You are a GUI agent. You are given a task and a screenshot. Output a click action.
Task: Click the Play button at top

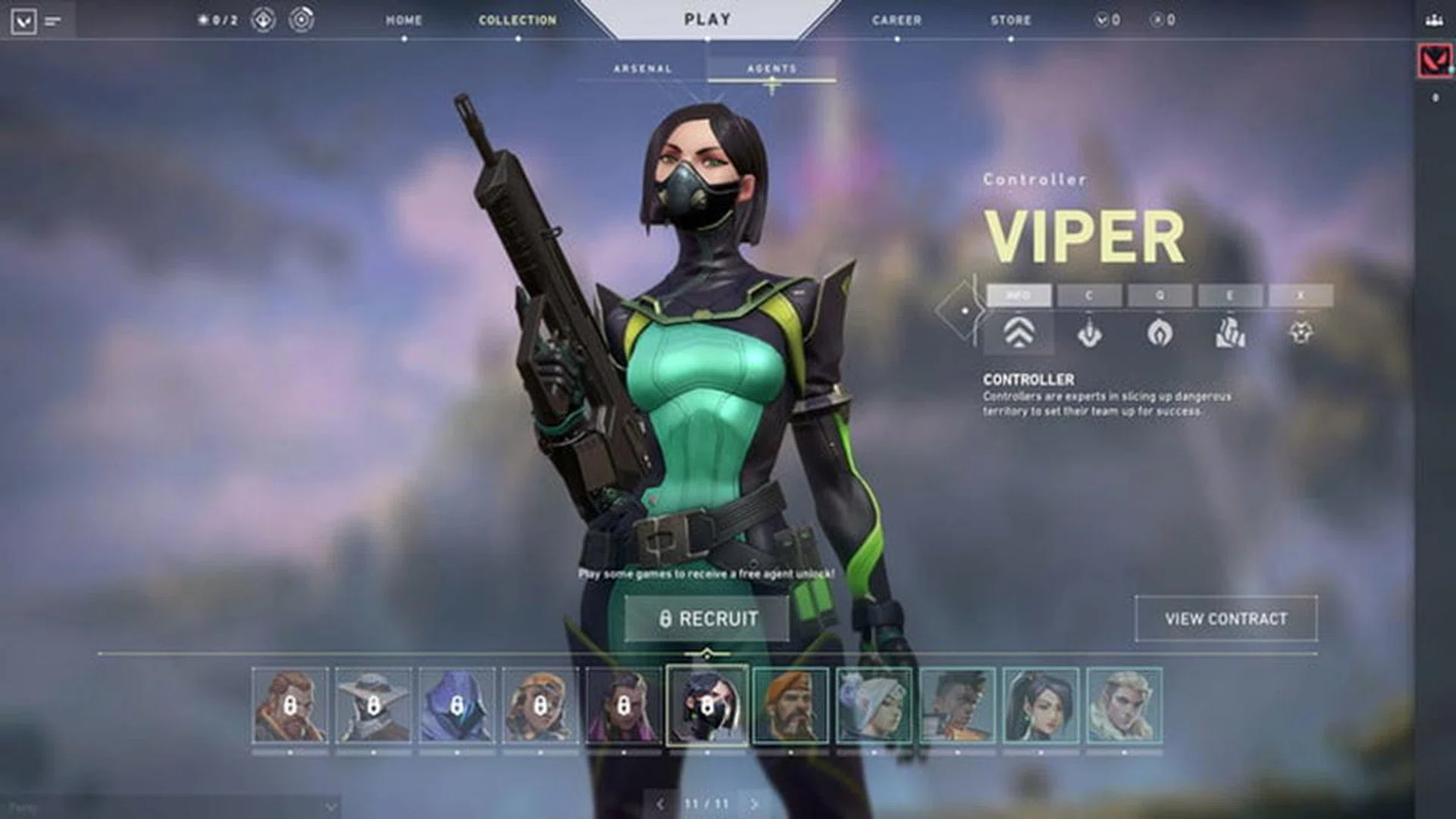click(x=708, y=20)
